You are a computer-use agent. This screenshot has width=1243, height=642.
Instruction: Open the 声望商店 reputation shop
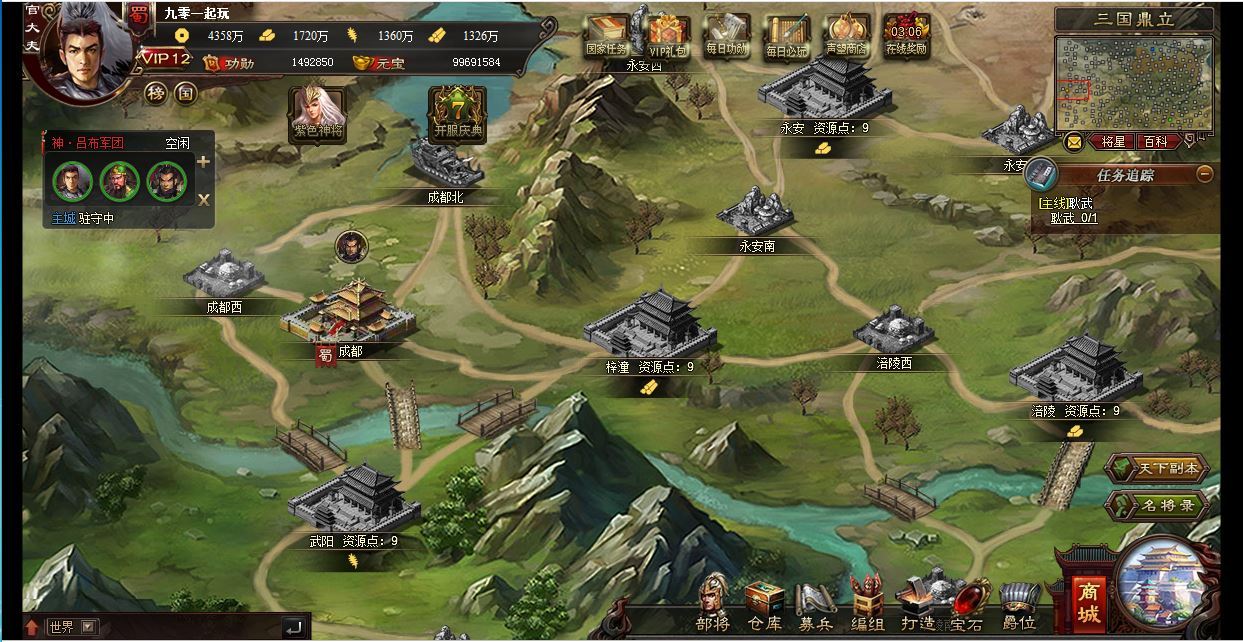pos(846,37)
